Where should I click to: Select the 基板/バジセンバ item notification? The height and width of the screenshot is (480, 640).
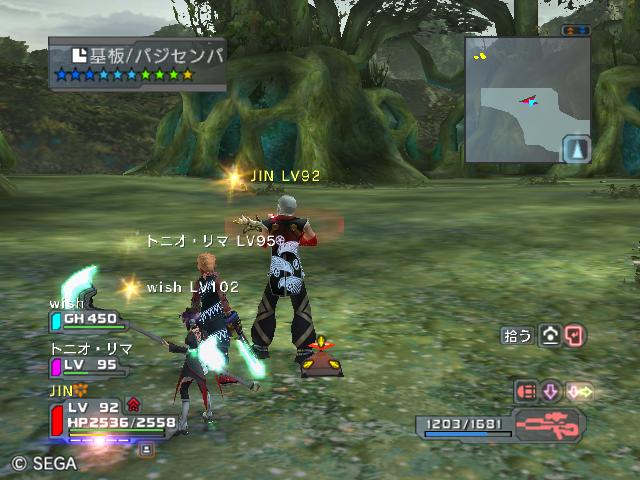point(137,64)
